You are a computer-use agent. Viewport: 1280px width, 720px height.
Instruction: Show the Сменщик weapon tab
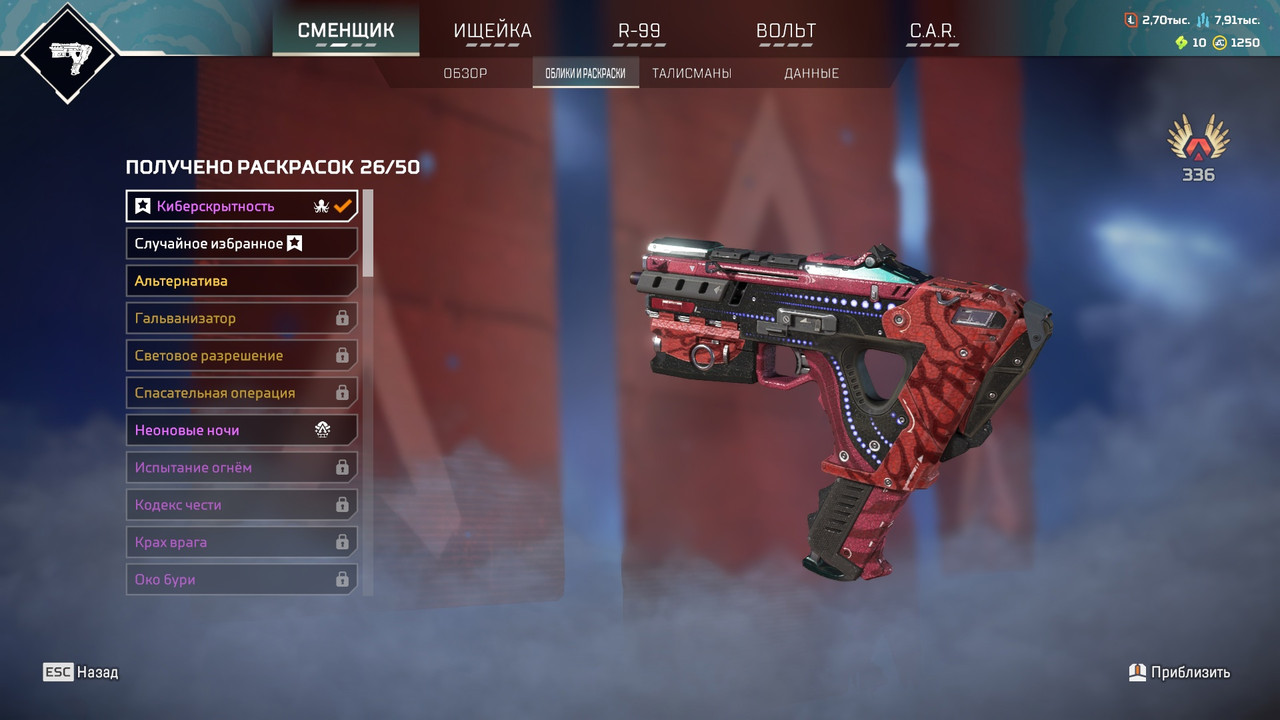coord(346,31)
